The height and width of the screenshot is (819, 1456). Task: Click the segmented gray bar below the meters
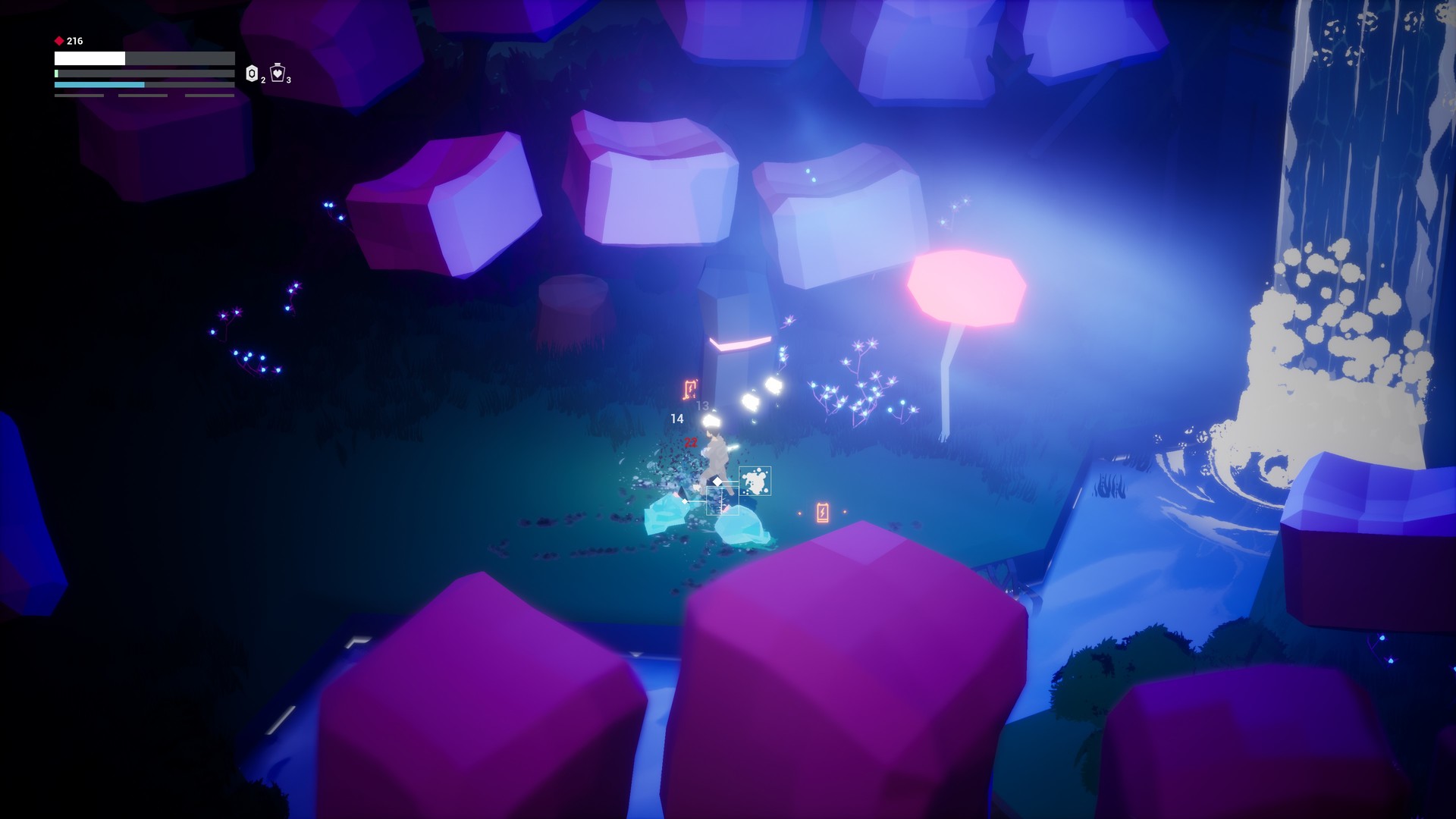[80, 96]
